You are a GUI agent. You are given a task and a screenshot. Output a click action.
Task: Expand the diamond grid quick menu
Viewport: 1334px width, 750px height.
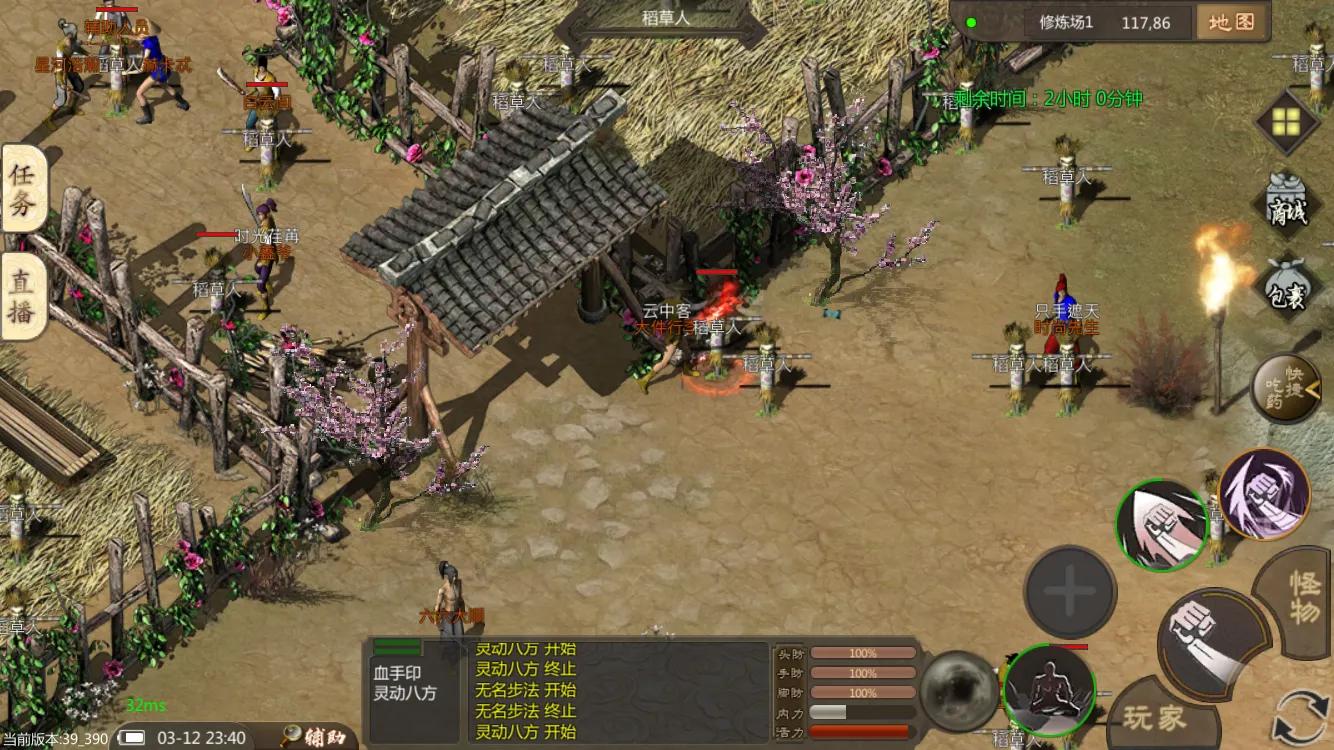[1288, 120]
